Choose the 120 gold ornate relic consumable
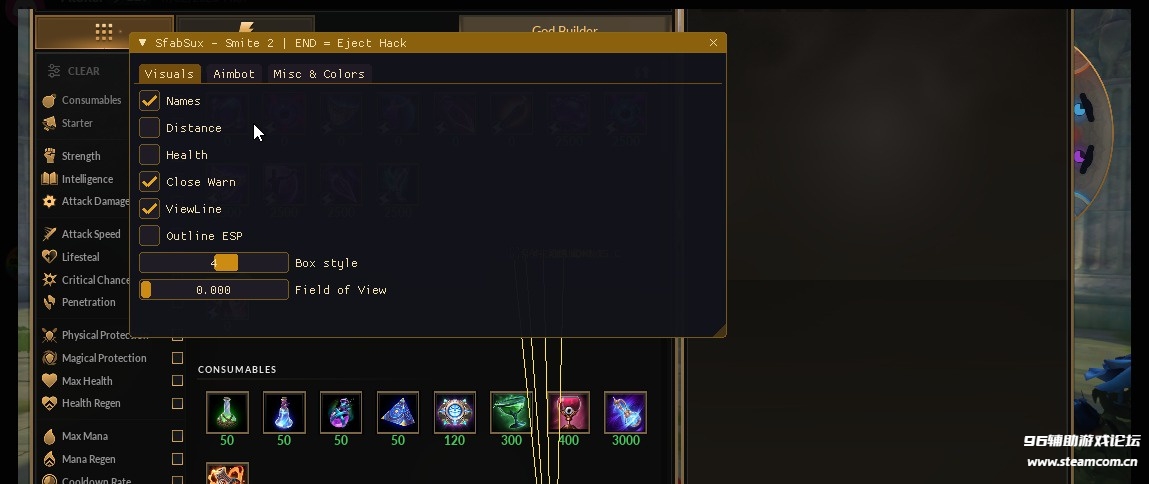The image size is (1149, 484). click(455, 412)
